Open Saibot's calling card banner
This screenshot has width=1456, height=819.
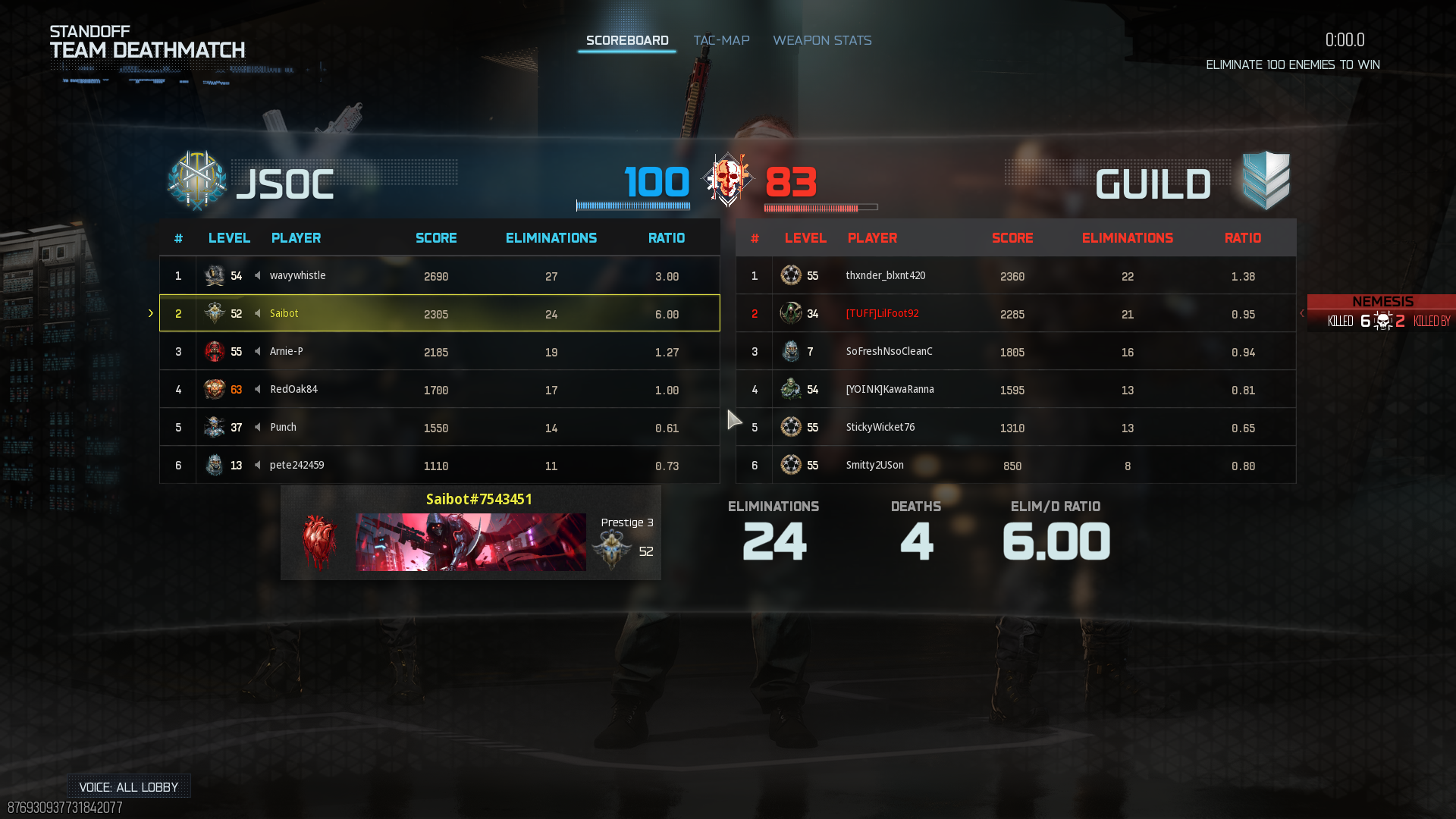point(470,542)
